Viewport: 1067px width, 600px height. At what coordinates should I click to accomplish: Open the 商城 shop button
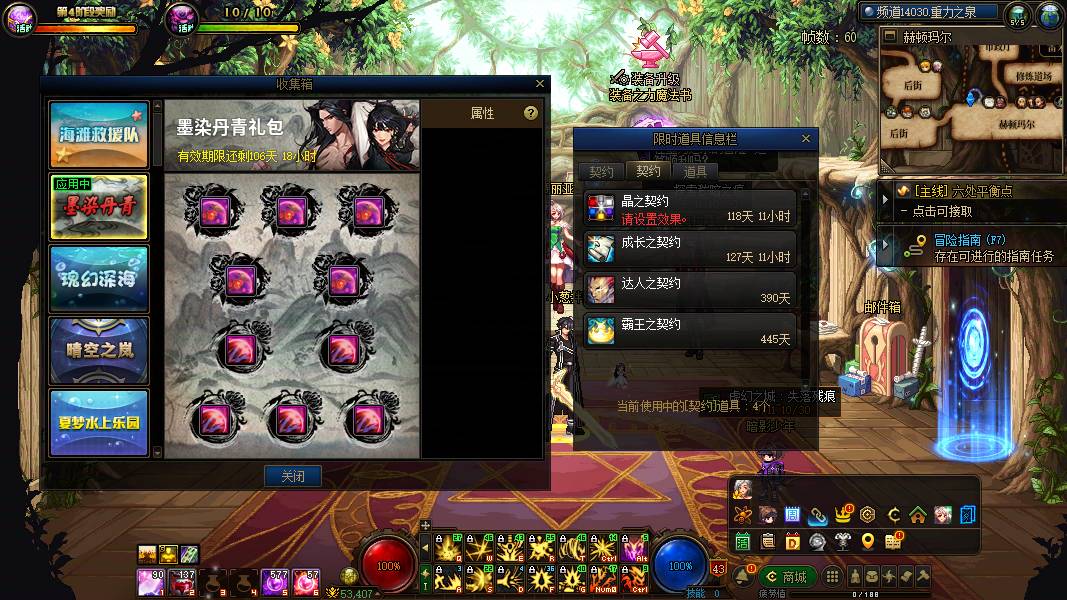point(786,577)
